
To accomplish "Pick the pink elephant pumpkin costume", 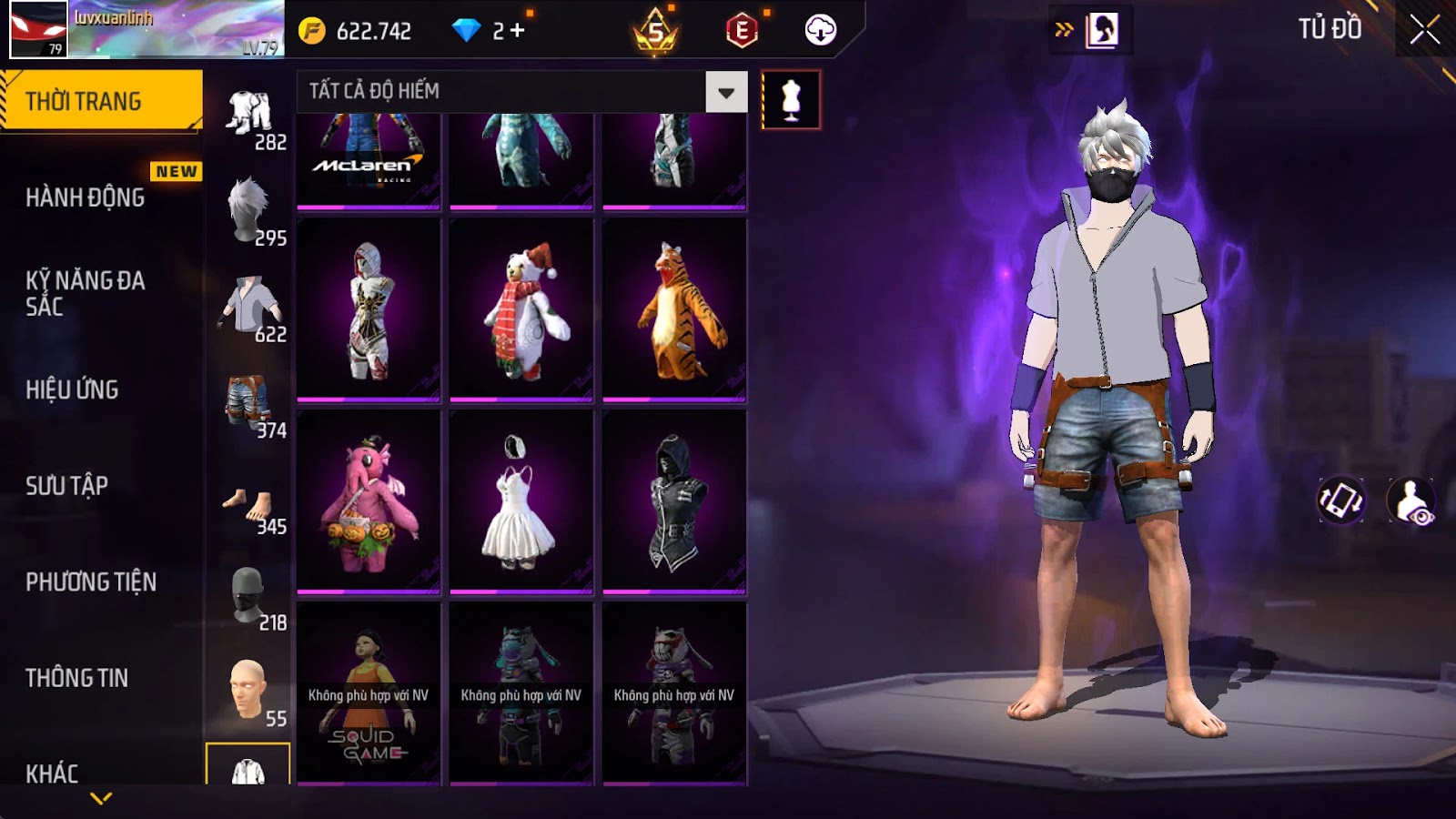I will pyautogui.click(x=369, y=501).
